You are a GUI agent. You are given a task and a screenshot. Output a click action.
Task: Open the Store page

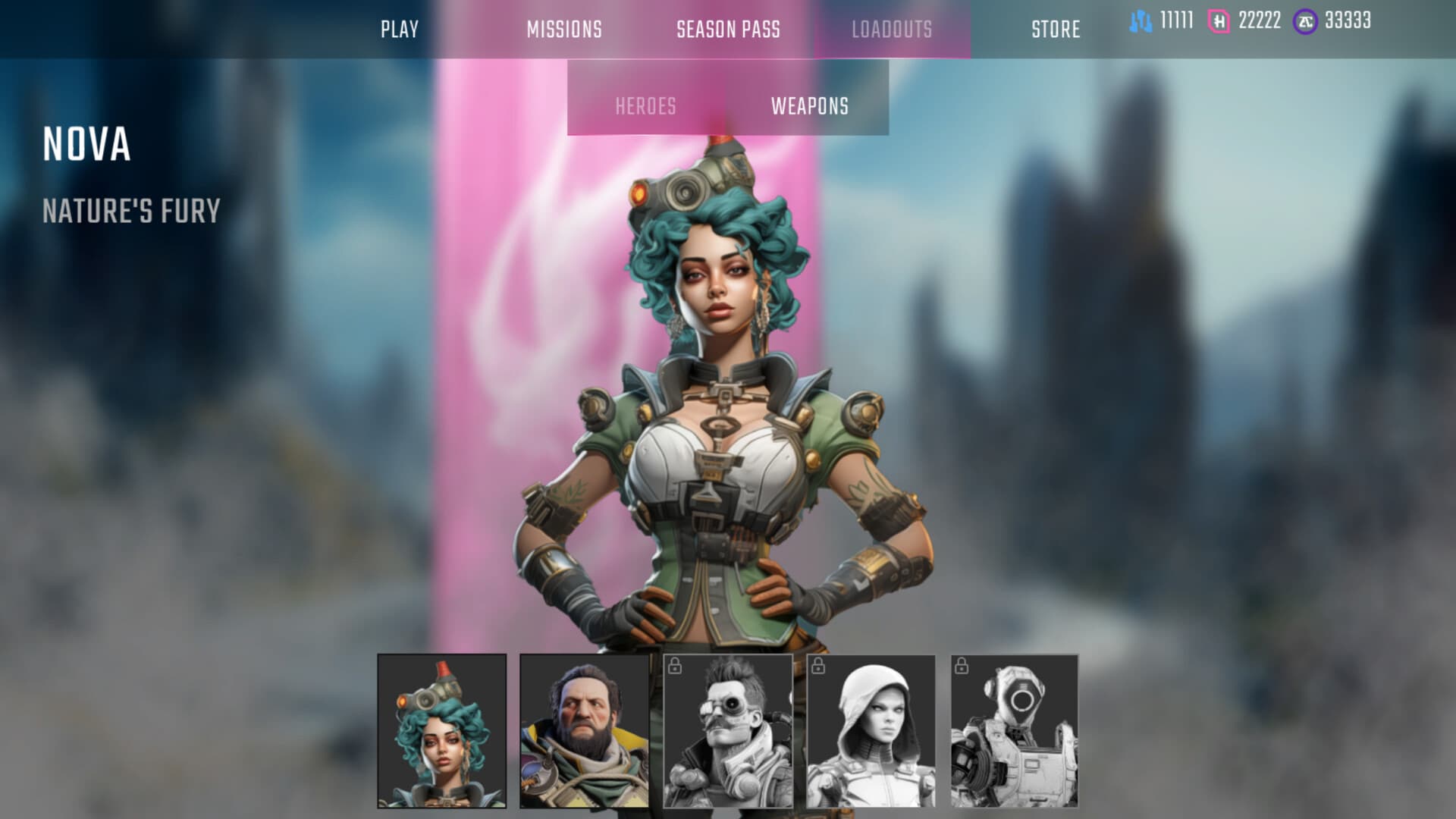click(x=1056, y=30)
